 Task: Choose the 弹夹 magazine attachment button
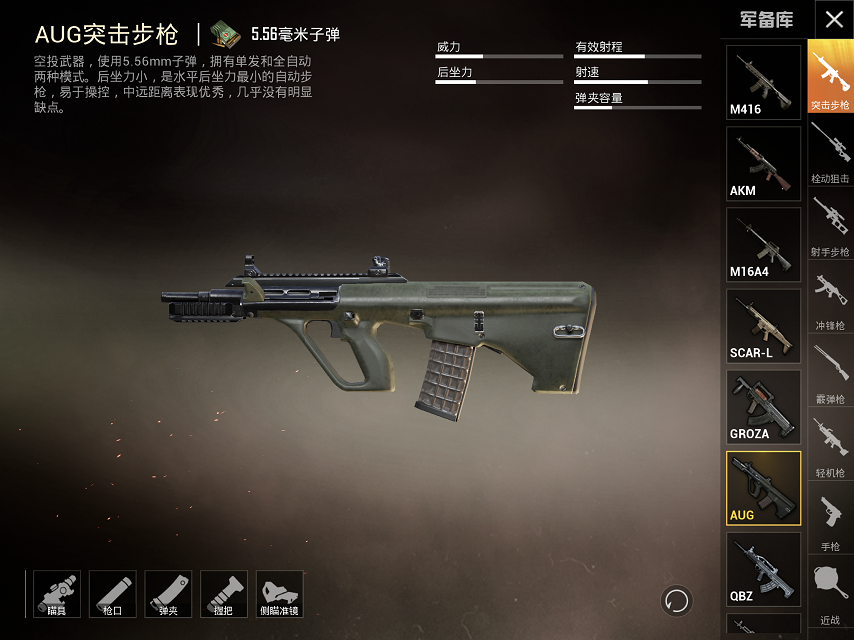pyautogui.click(x=168, y=594)
